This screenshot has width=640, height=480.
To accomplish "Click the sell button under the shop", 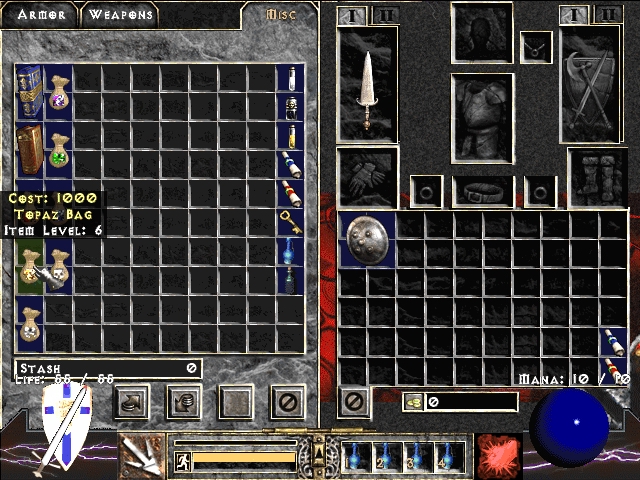I will coord(184,403).
